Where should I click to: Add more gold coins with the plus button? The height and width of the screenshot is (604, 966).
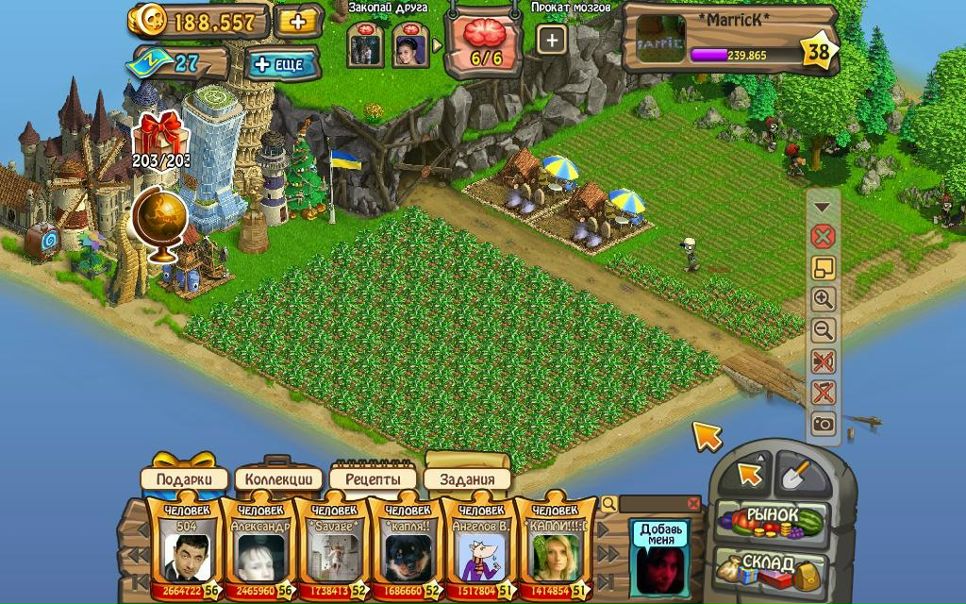297,21
